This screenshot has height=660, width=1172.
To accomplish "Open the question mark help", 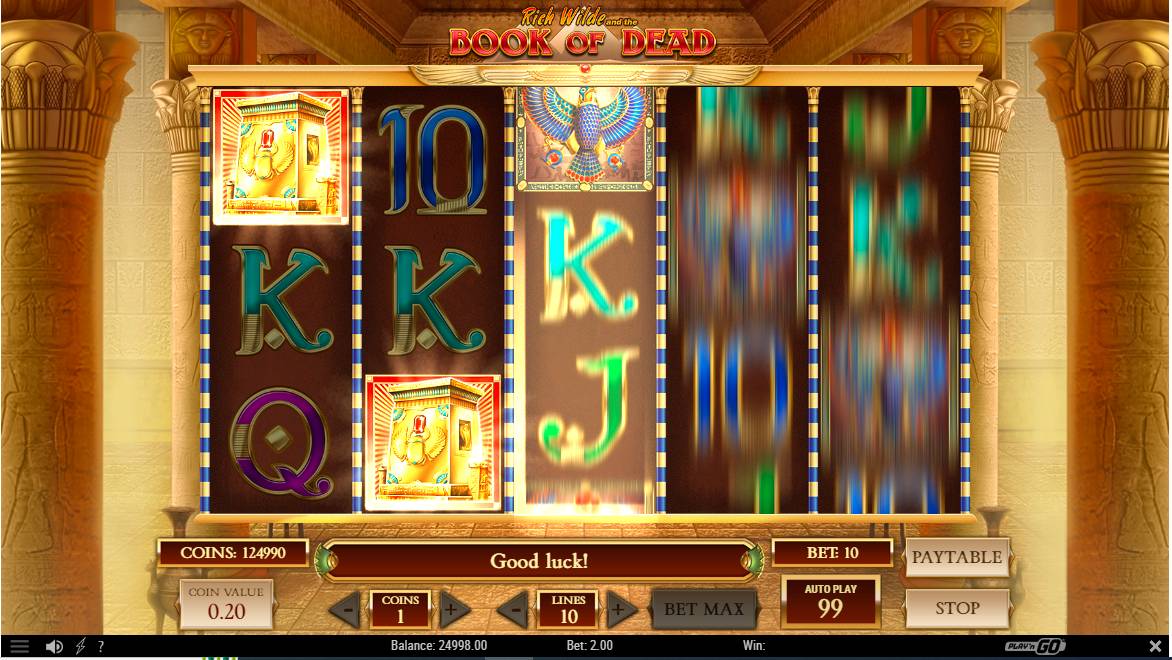I will pos(100,647).
